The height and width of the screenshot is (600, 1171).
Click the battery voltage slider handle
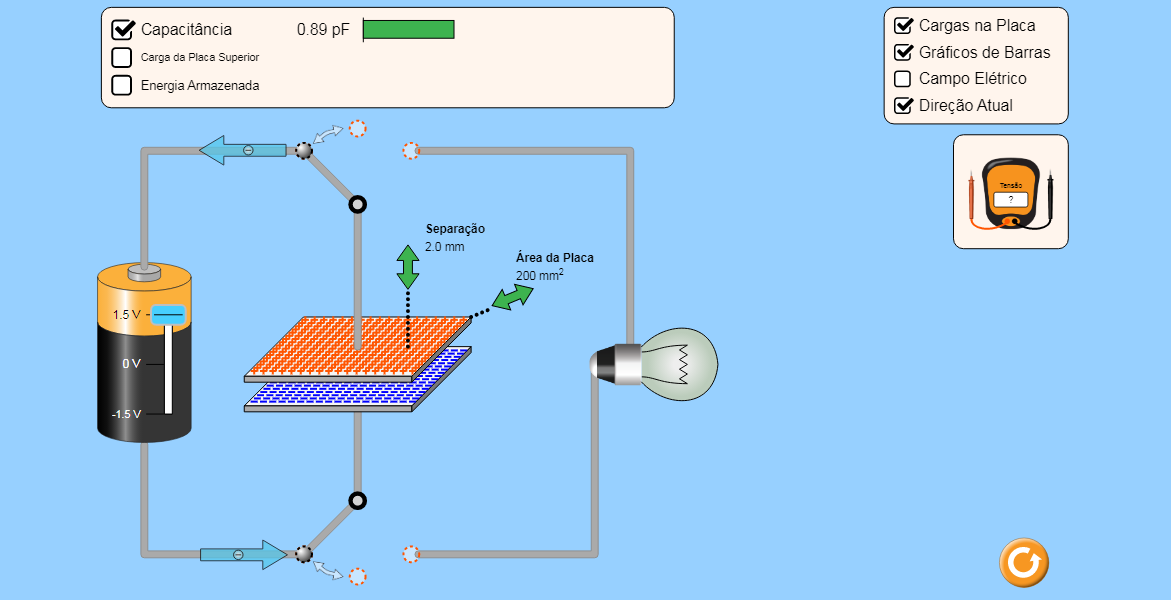click(168, 315)
